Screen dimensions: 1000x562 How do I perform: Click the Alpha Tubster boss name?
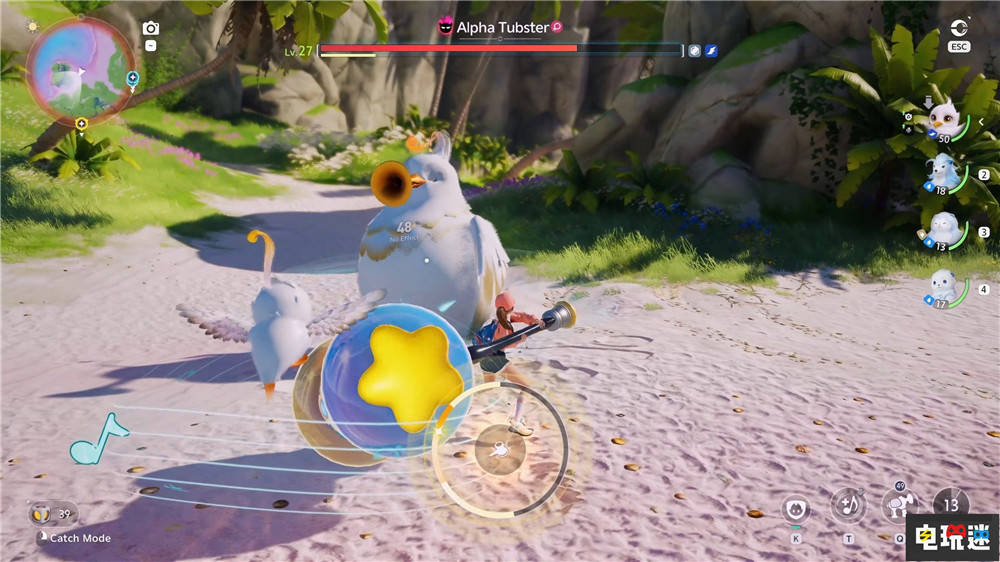pos(502,28)
